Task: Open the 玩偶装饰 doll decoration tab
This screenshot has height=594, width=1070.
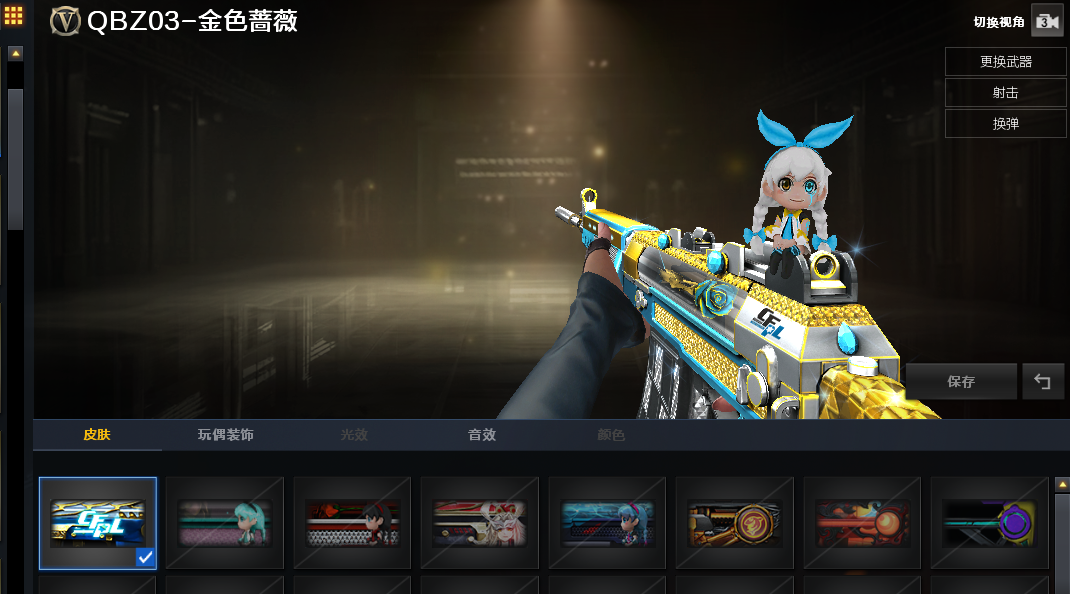Action: (x=225, y=435)
